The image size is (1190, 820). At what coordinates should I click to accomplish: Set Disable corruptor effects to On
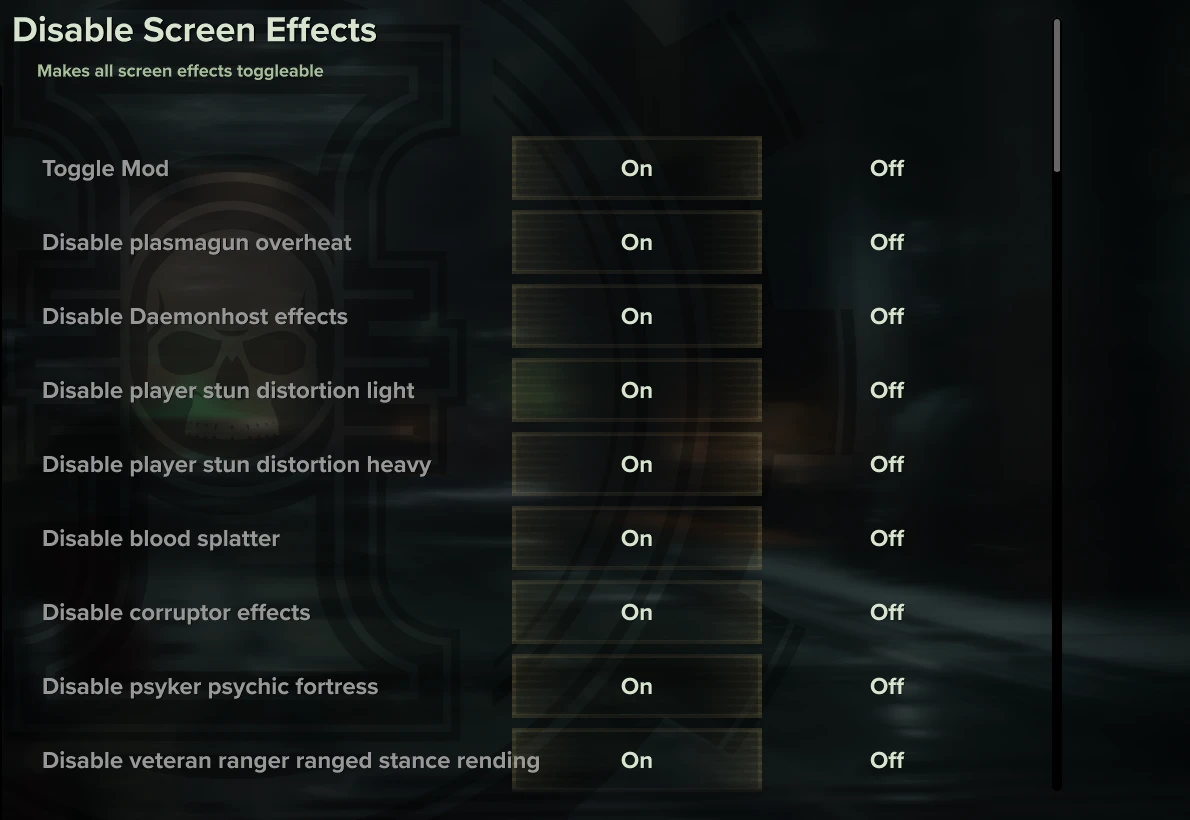click(637, 612)
